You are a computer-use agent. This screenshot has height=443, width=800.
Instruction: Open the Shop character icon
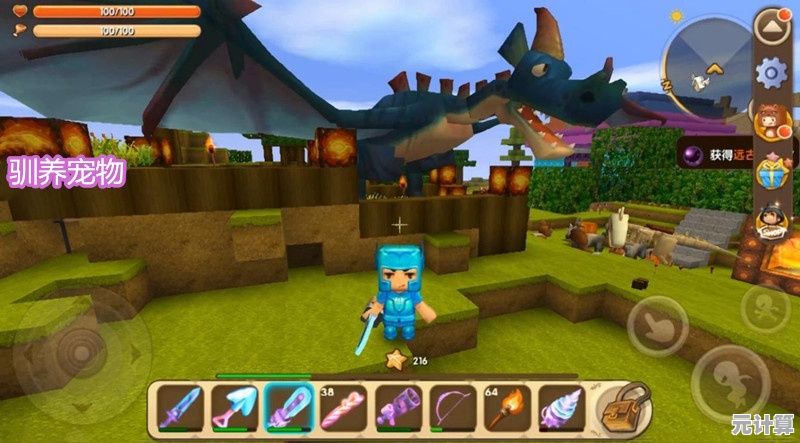point(771,222)
